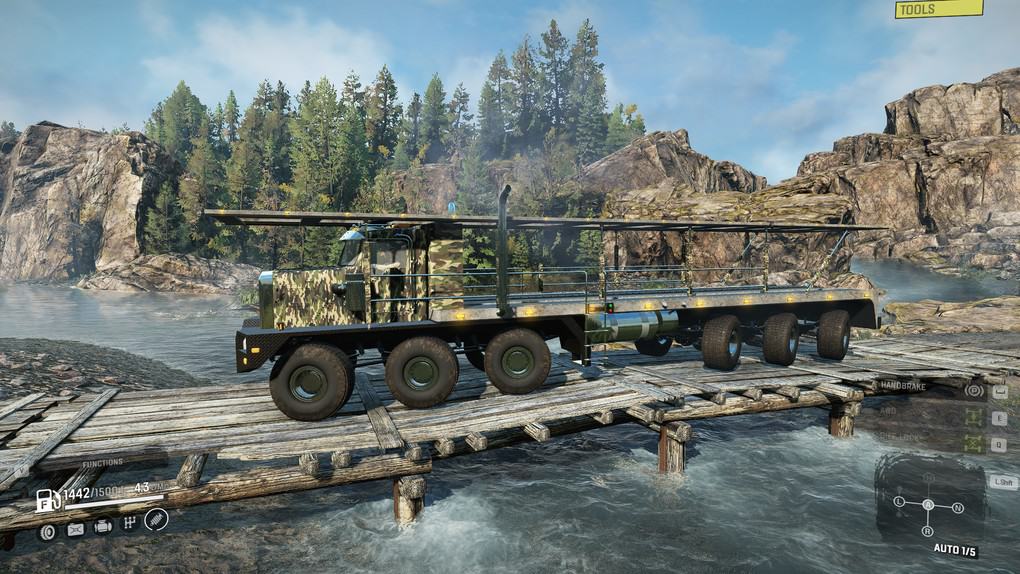Screen dimensions: 1020x574
Task: Select the circled suspension status icon
Action: pyautogui.click(x=156, y=519)
